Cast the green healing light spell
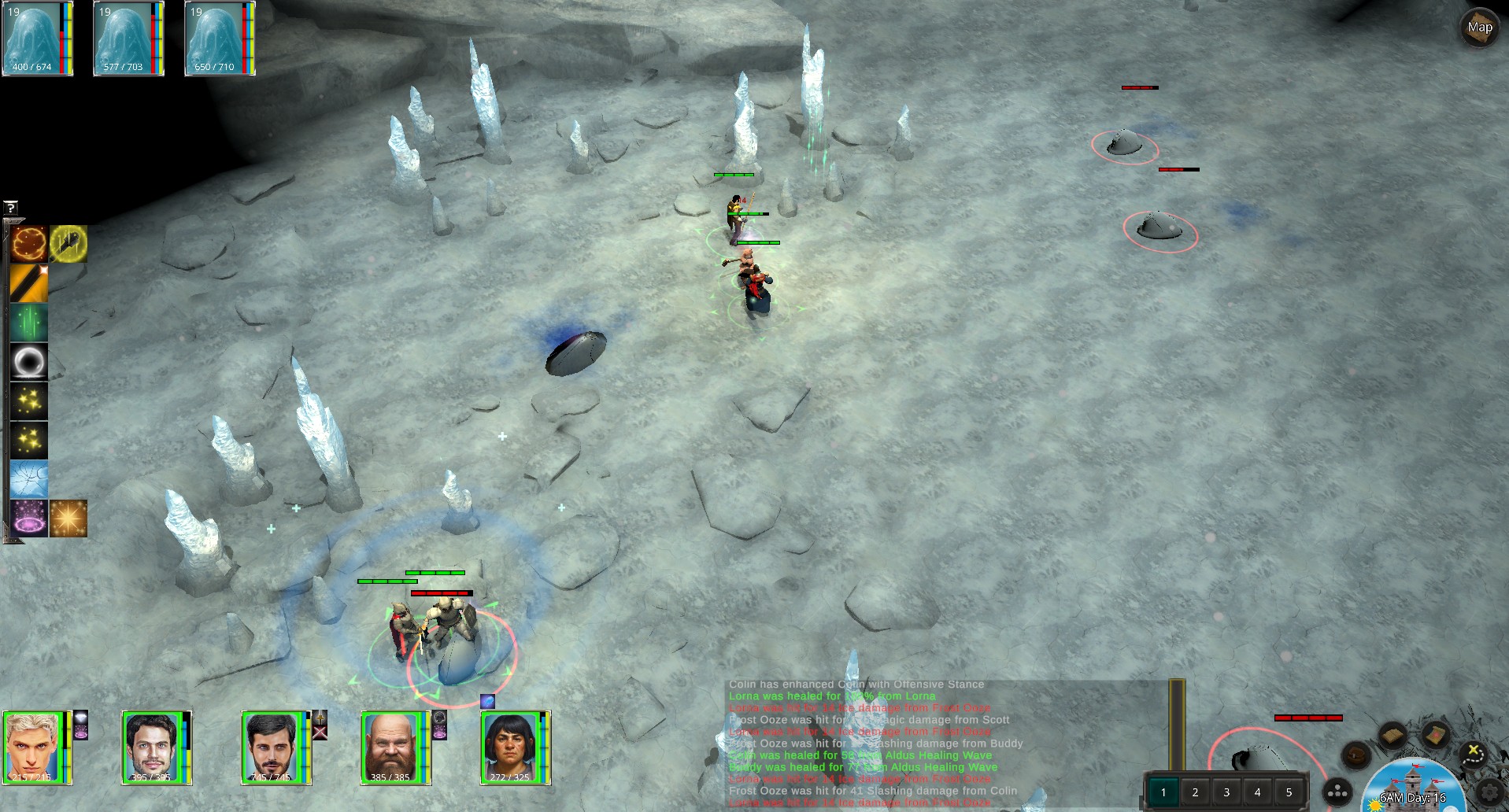 pyautogui.click(x=29, y=323)
